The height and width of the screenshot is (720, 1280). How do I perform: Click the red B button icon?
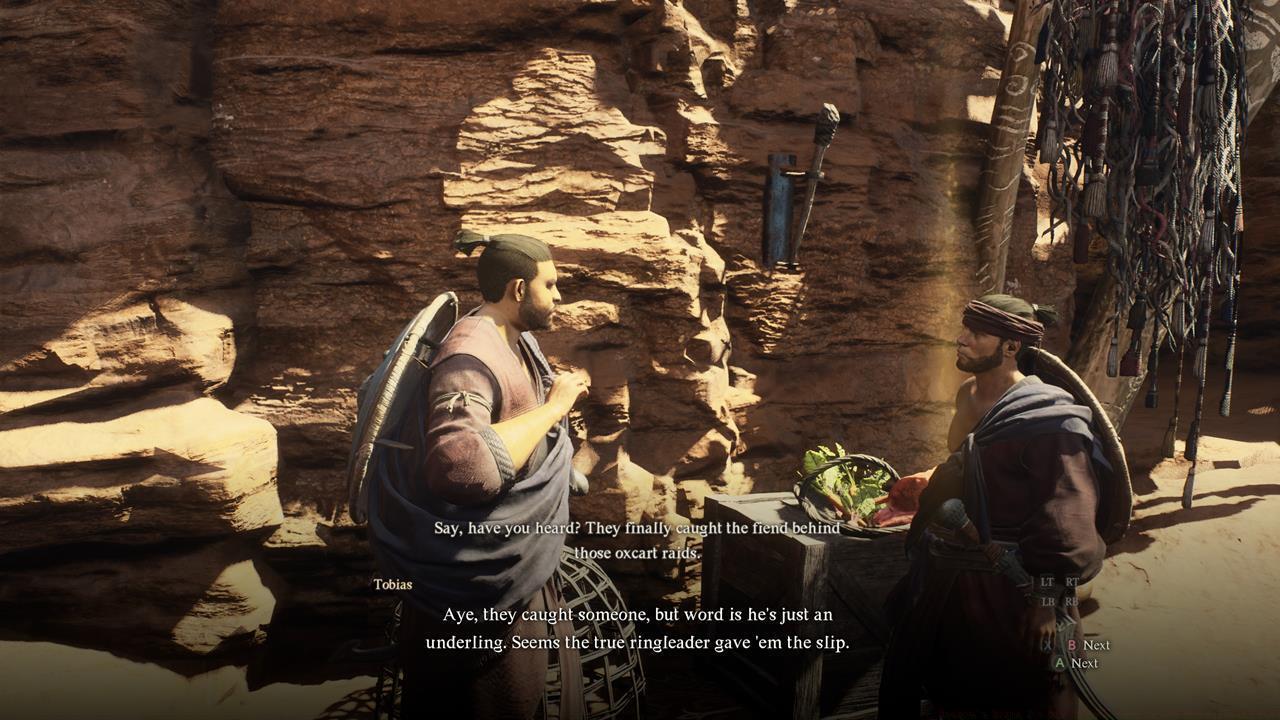(x=1072, y=645)
